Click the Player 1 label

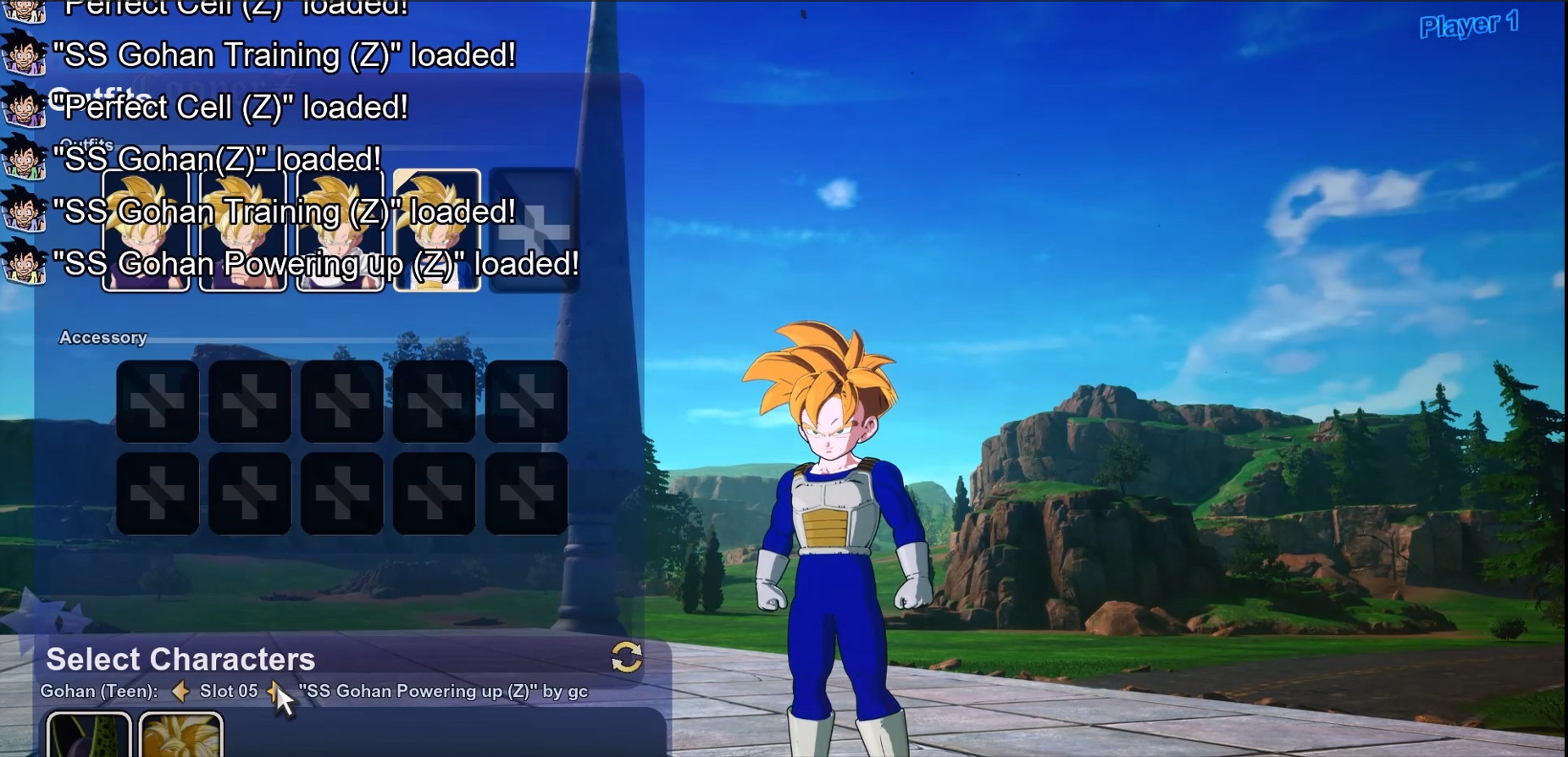[x=1471, y=25]
